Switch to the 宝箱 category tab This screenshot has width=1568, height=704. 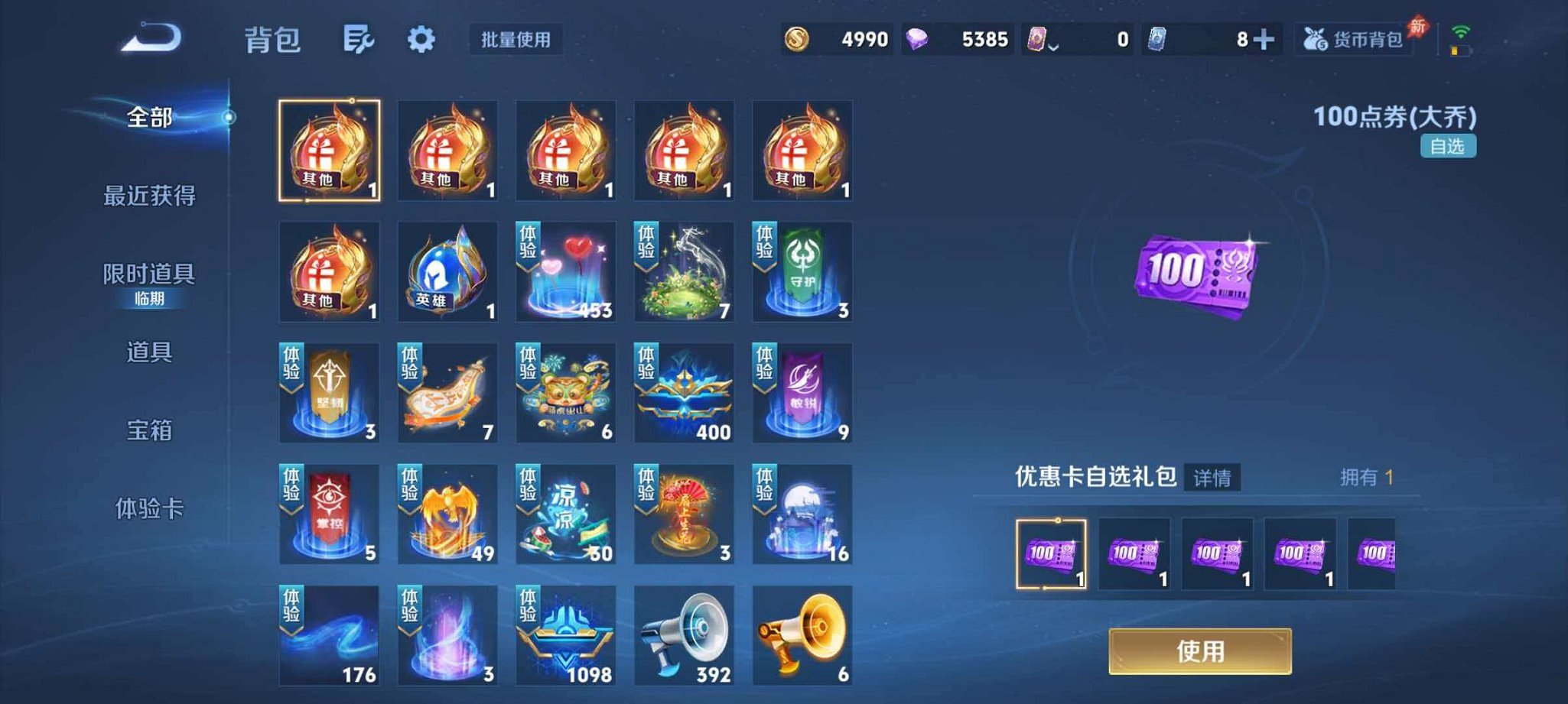coord(151,432)
